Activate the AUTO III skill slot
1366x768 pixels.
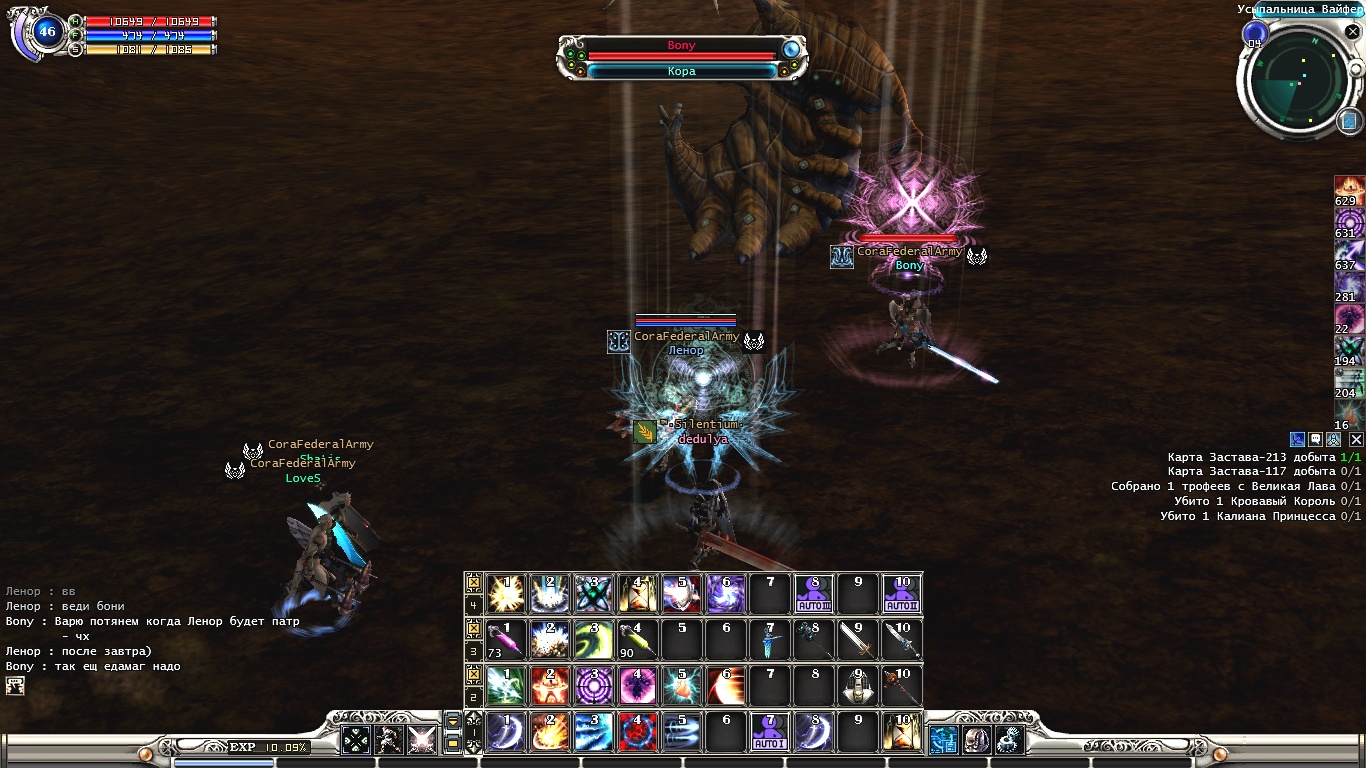[x=812, y=595]
